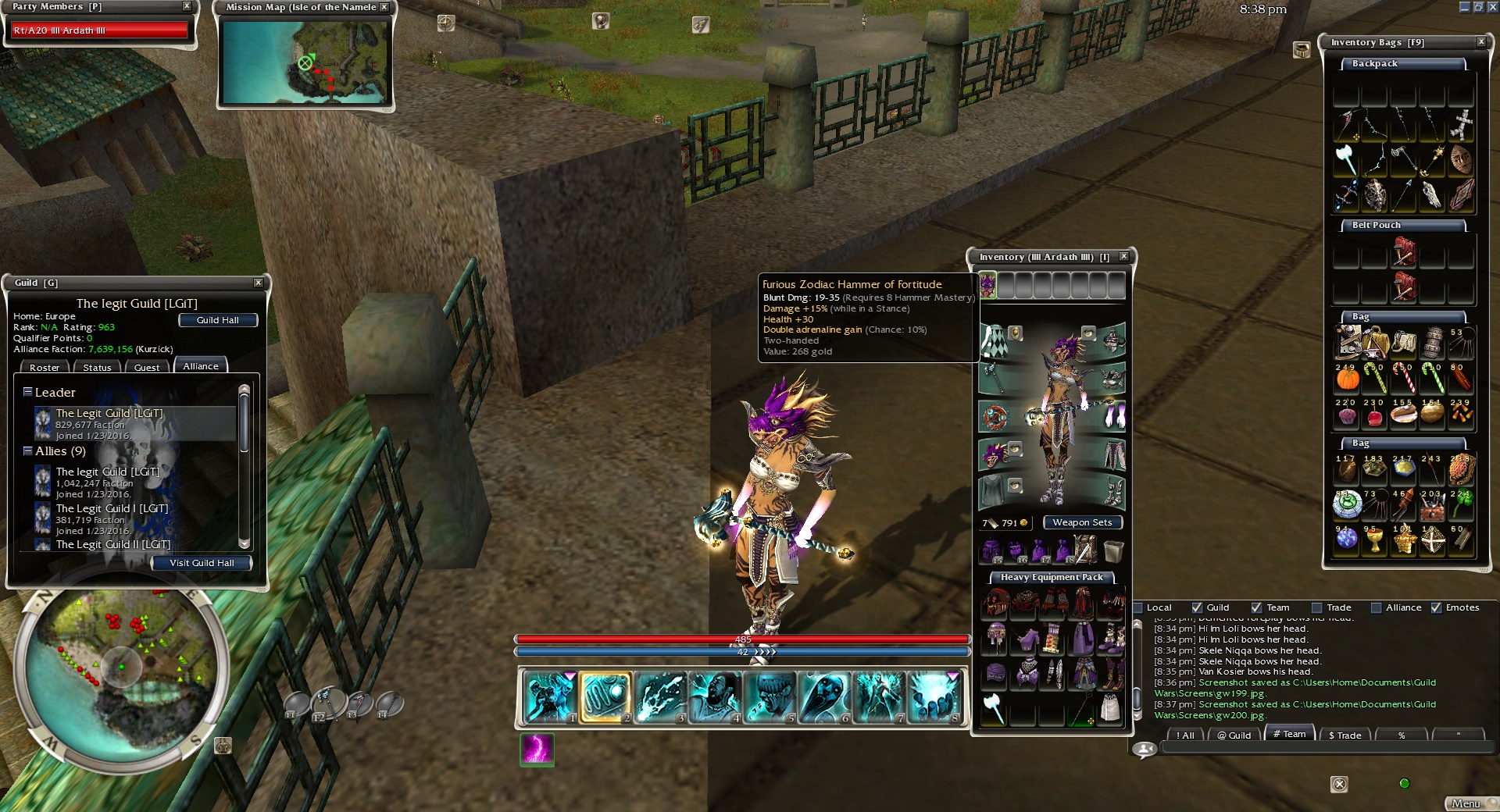Open the Menu button
The height and width of the screenshot is (812, 1500).
1466,803
